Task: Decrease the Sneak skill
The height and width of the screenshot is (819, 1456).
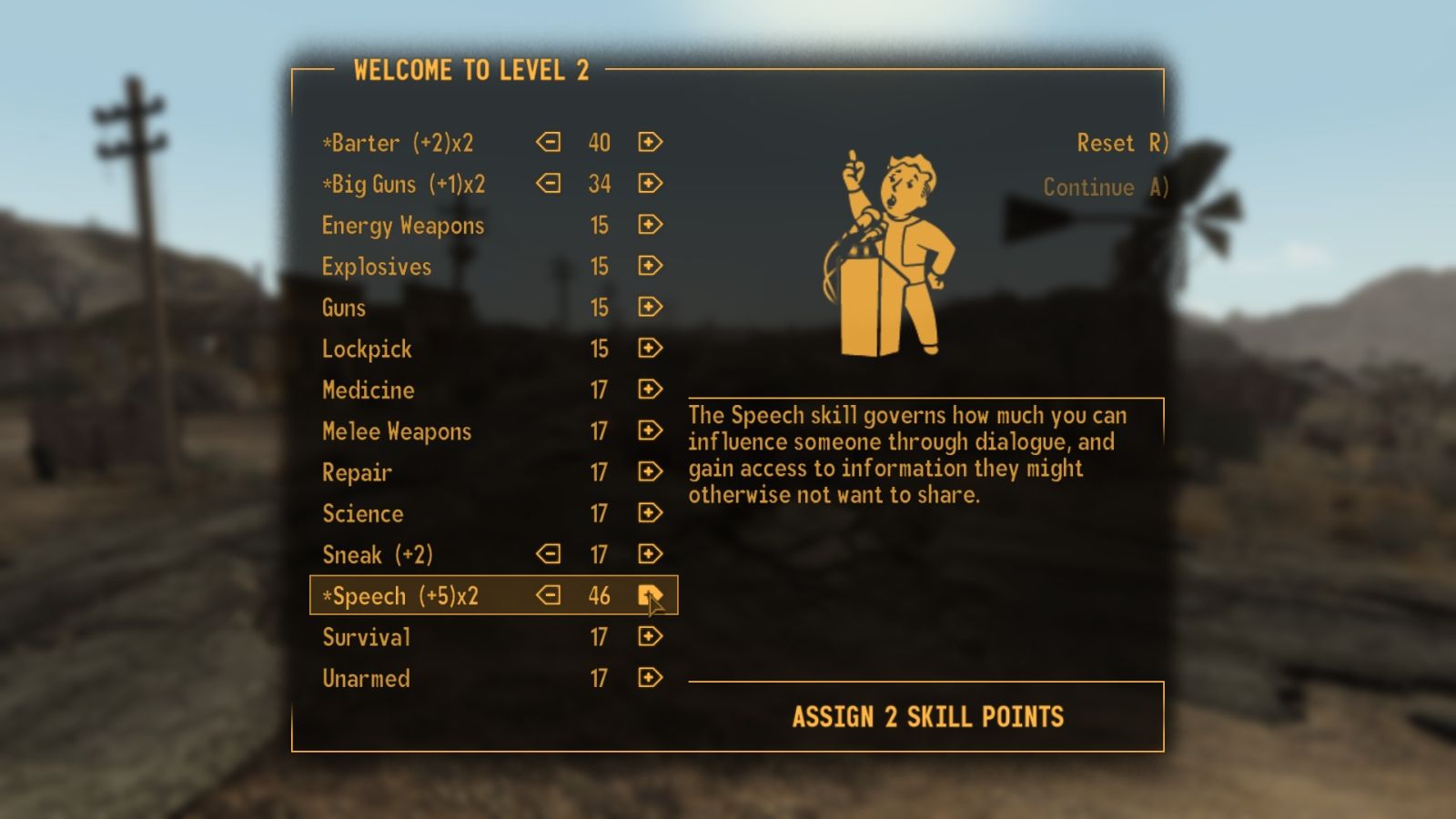Action: pos(550,553)
